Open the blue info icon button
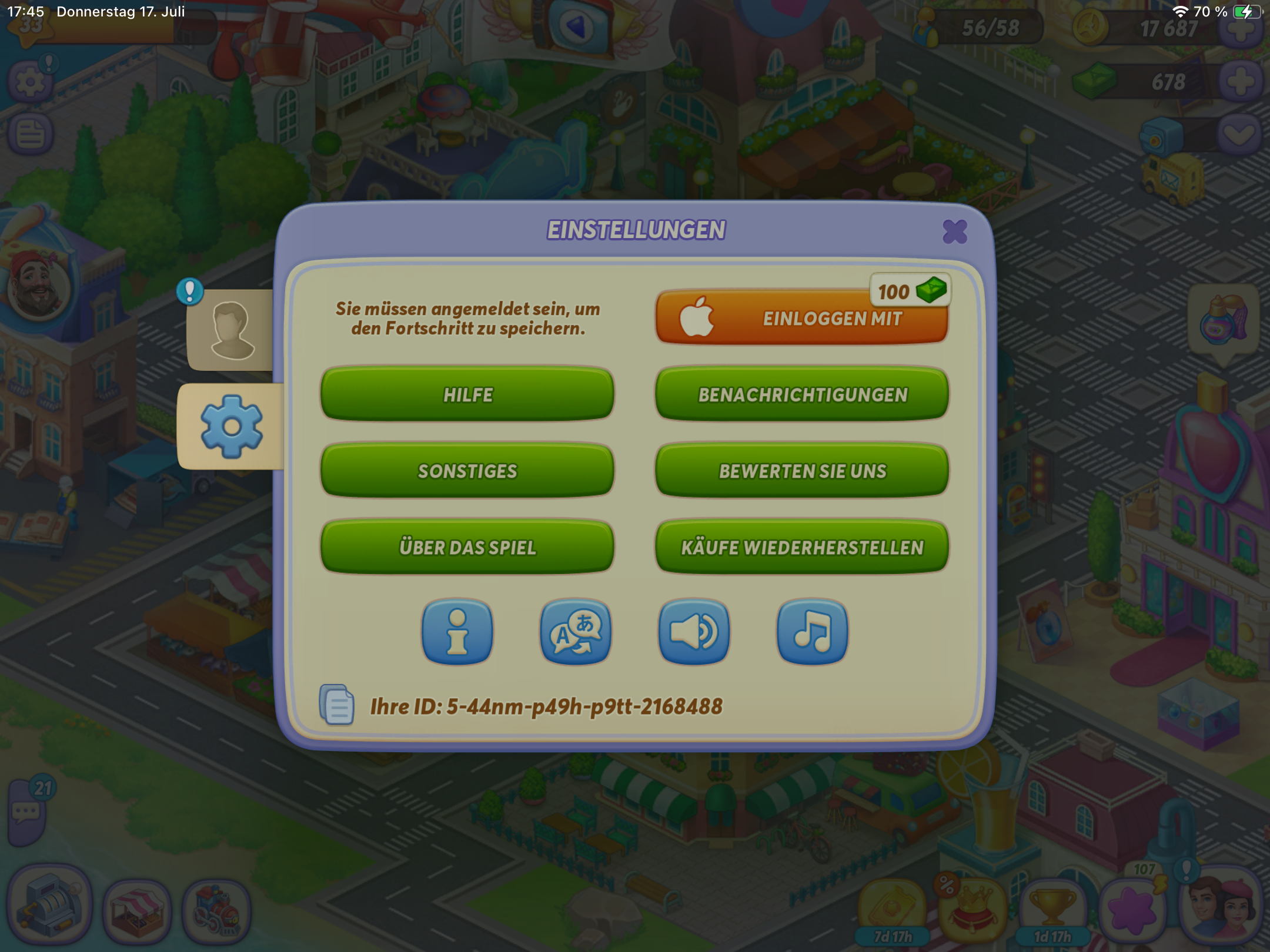The image size is (1270, 952). [x=457, y=632]
